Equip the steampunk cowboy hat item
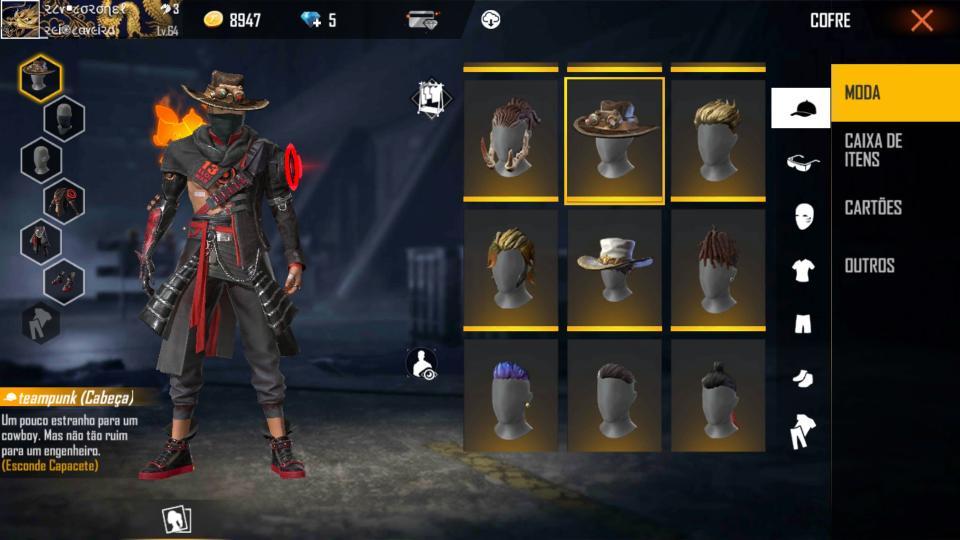The width and height of the screenshot is (960, 540). (614, 140)
